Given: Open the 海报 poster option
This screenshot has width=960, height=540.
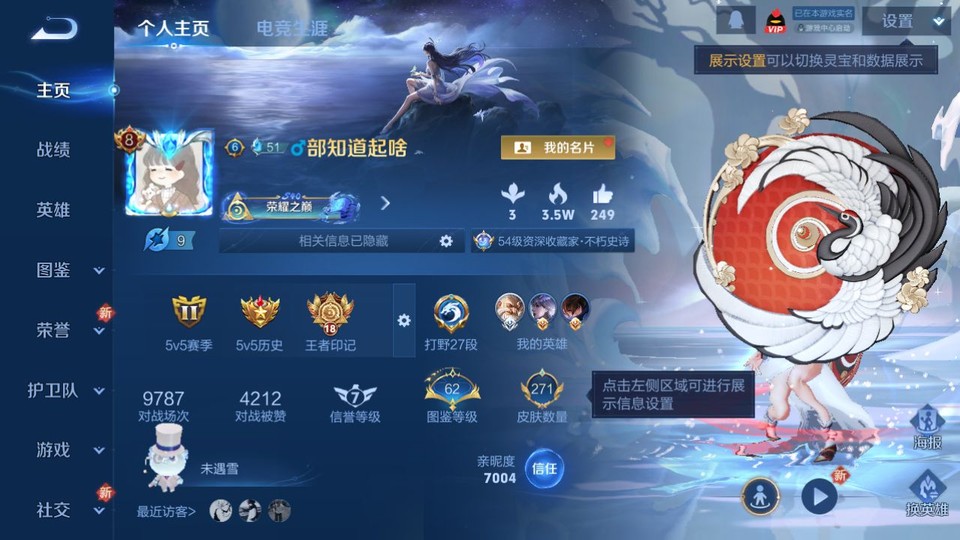Looking at the screenshot, I should click(x=926, y=427).
